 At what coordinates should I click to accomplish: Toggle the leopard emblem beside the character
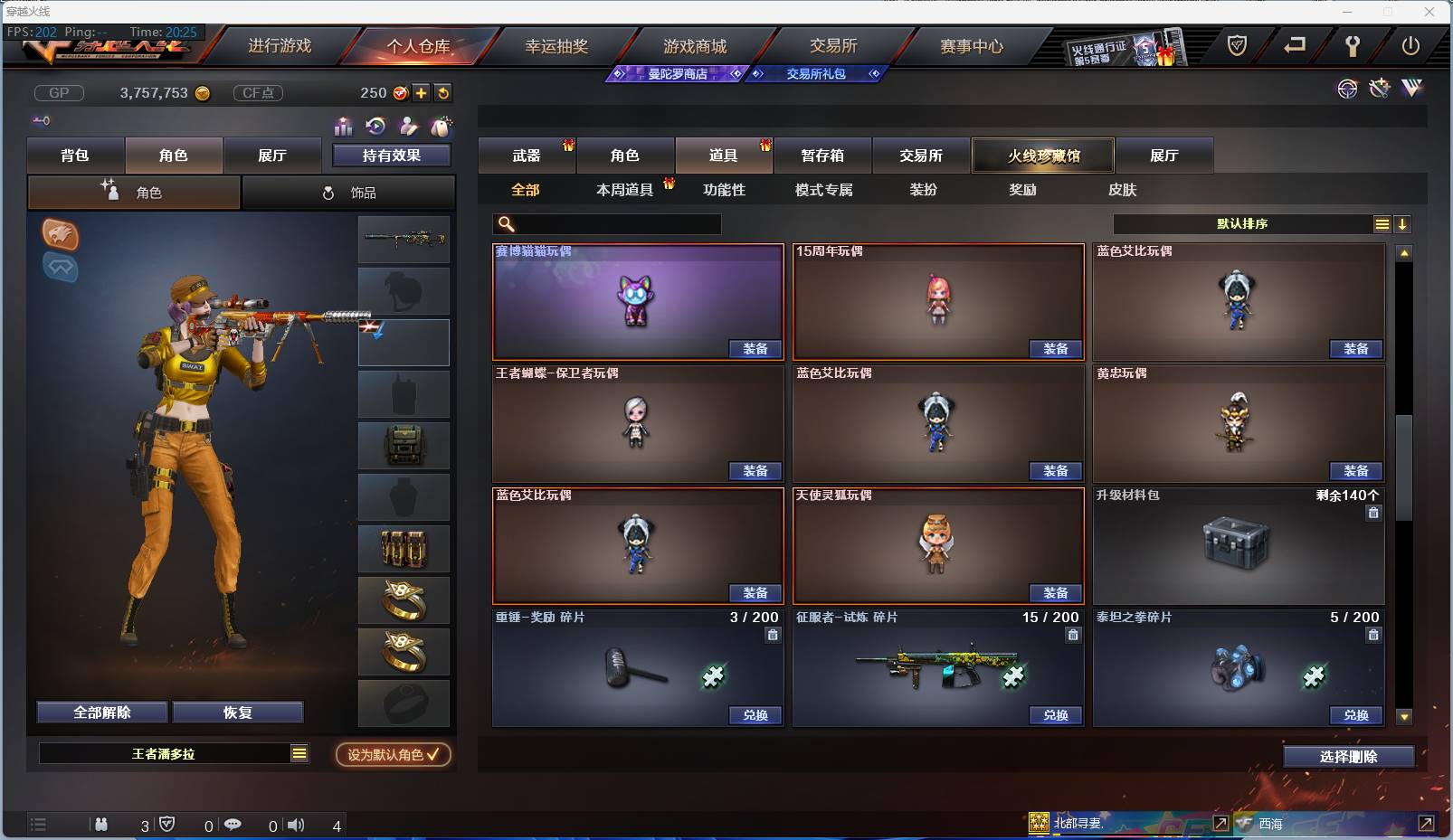60,236
